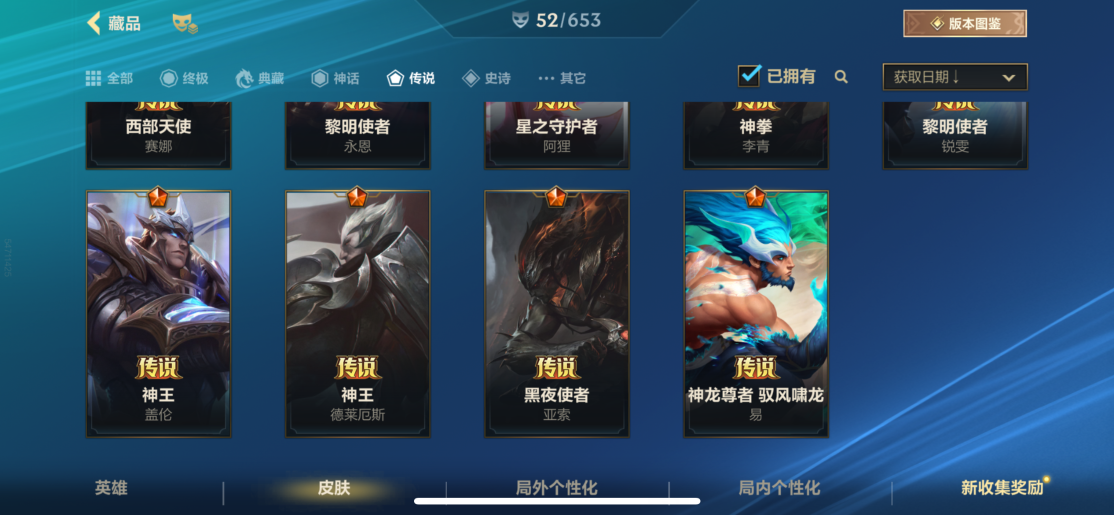View the 神龙尊者 驭风啸龙 易 skin card

pos(755,313)
